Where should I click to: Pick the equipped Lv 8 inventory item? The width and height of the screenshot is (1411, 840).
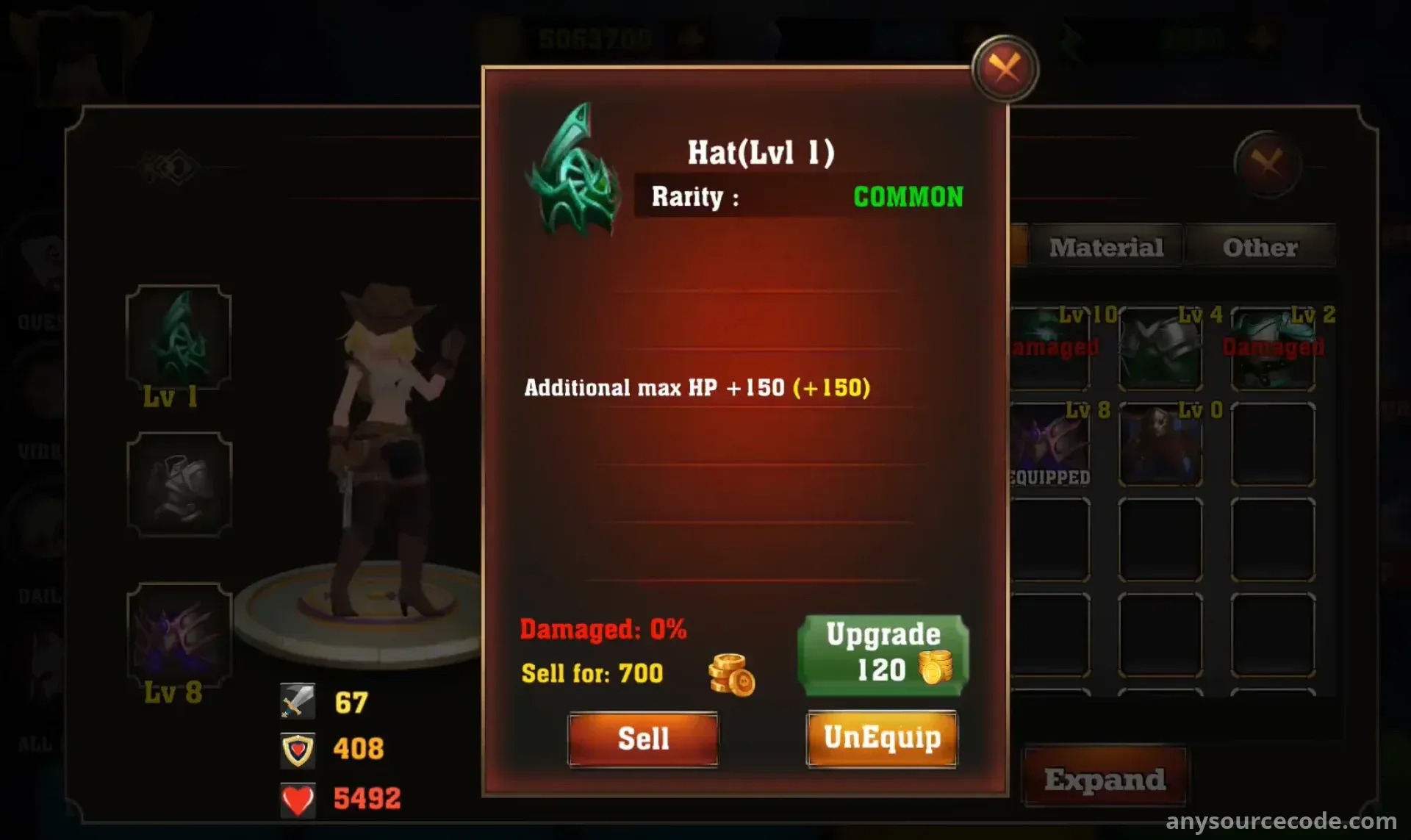click(x=1049, y=444)
